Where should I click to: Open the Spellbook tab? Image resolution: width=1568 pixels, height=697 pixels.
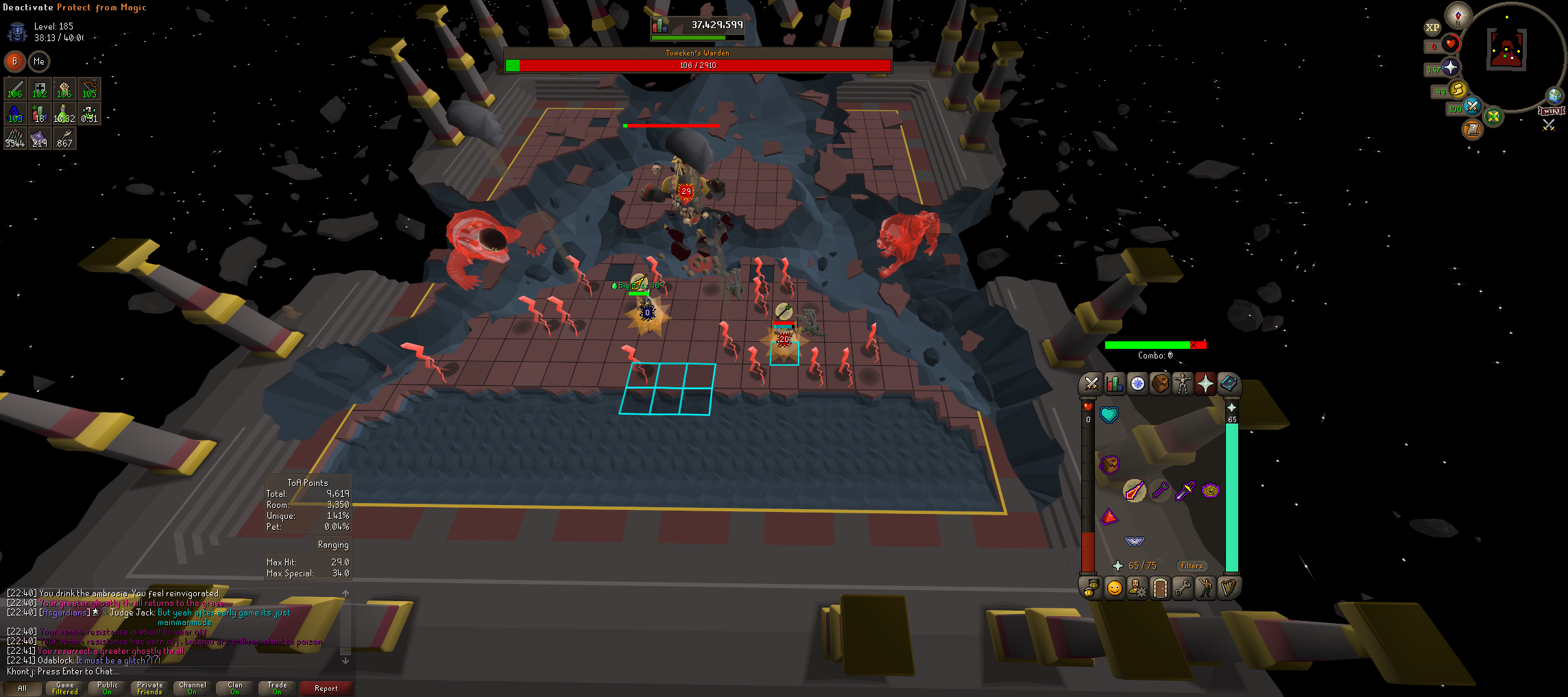click(x=1229, y=384)
